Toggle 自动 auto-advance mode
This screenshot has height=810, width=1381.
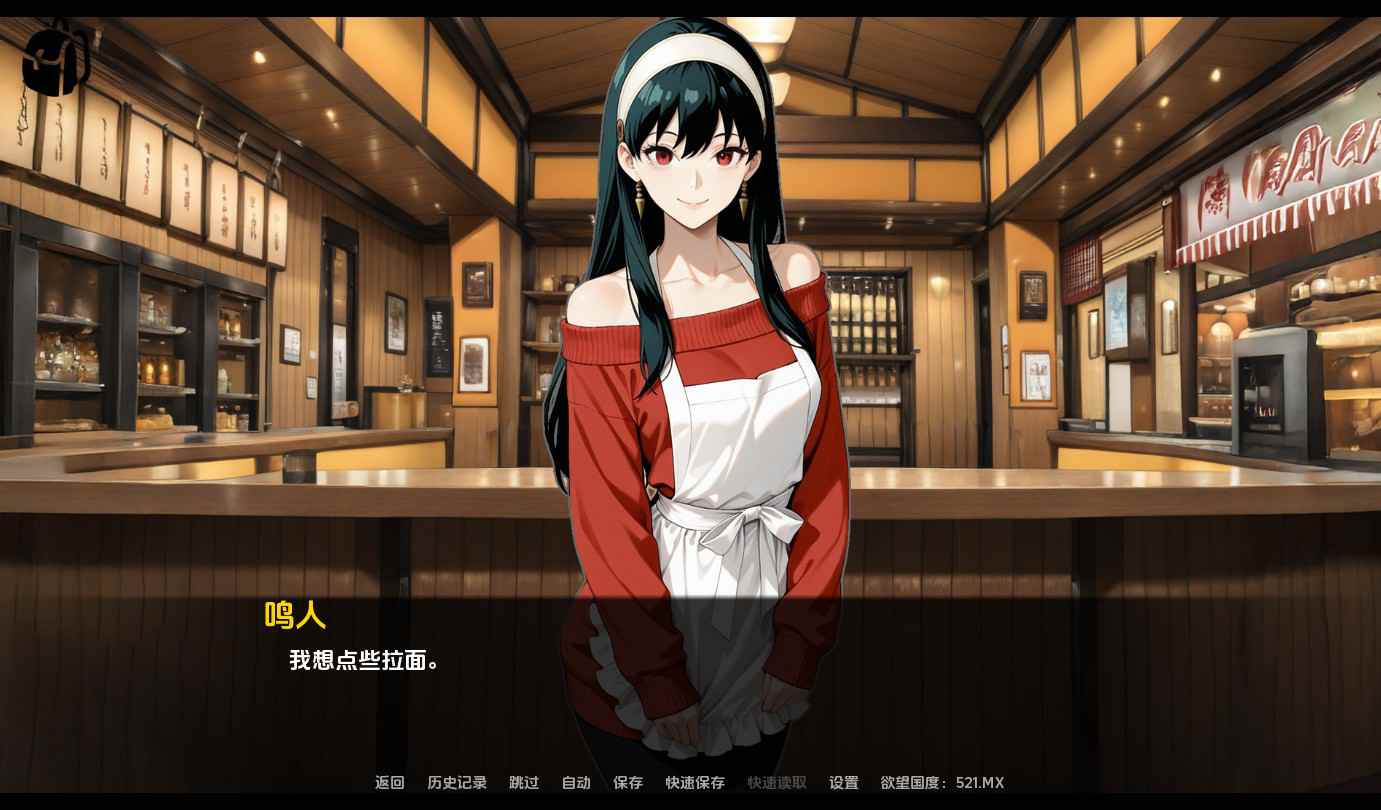576,783
